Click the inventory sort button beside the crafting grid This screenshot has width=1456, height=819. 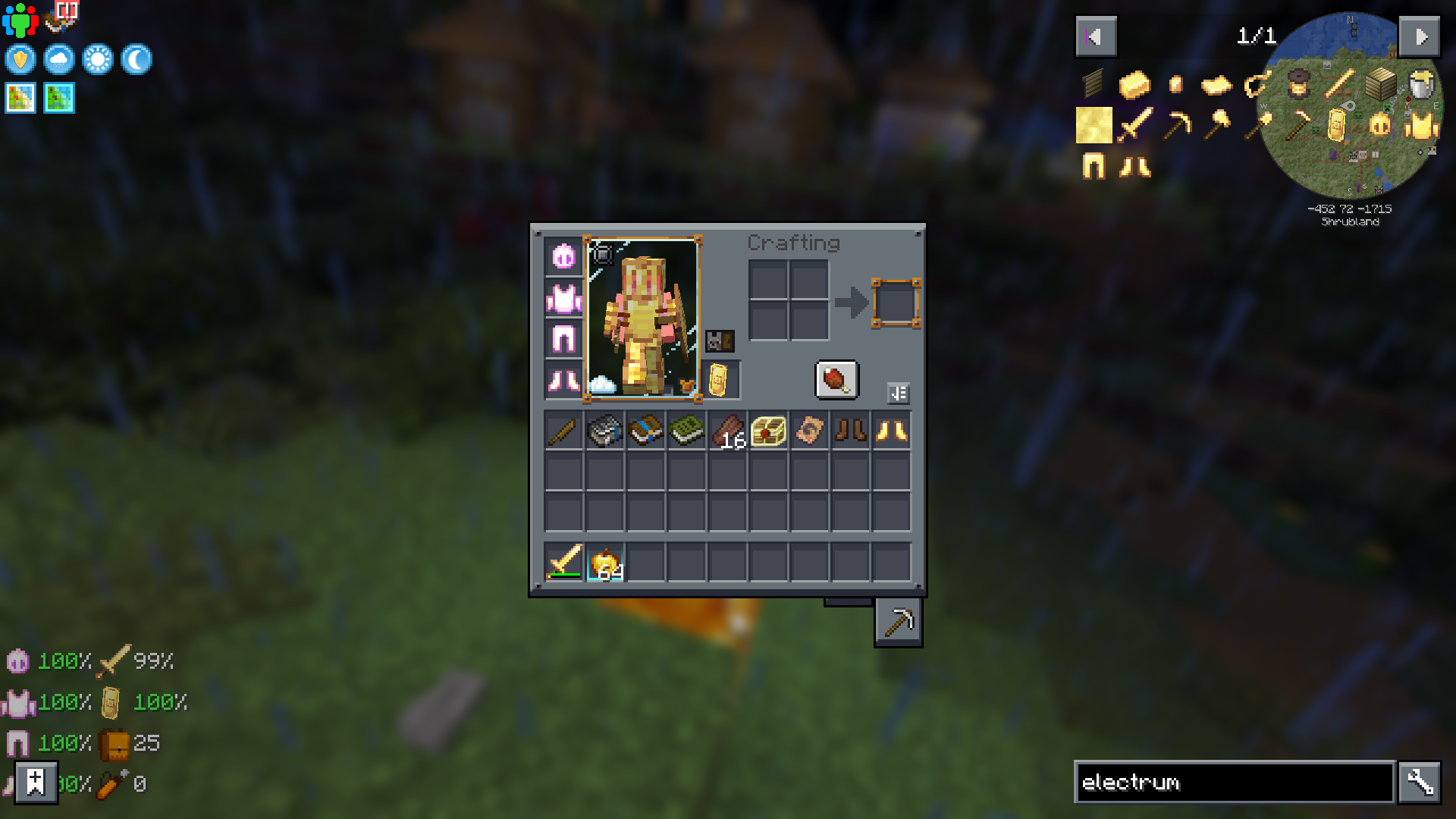[898, 393]
